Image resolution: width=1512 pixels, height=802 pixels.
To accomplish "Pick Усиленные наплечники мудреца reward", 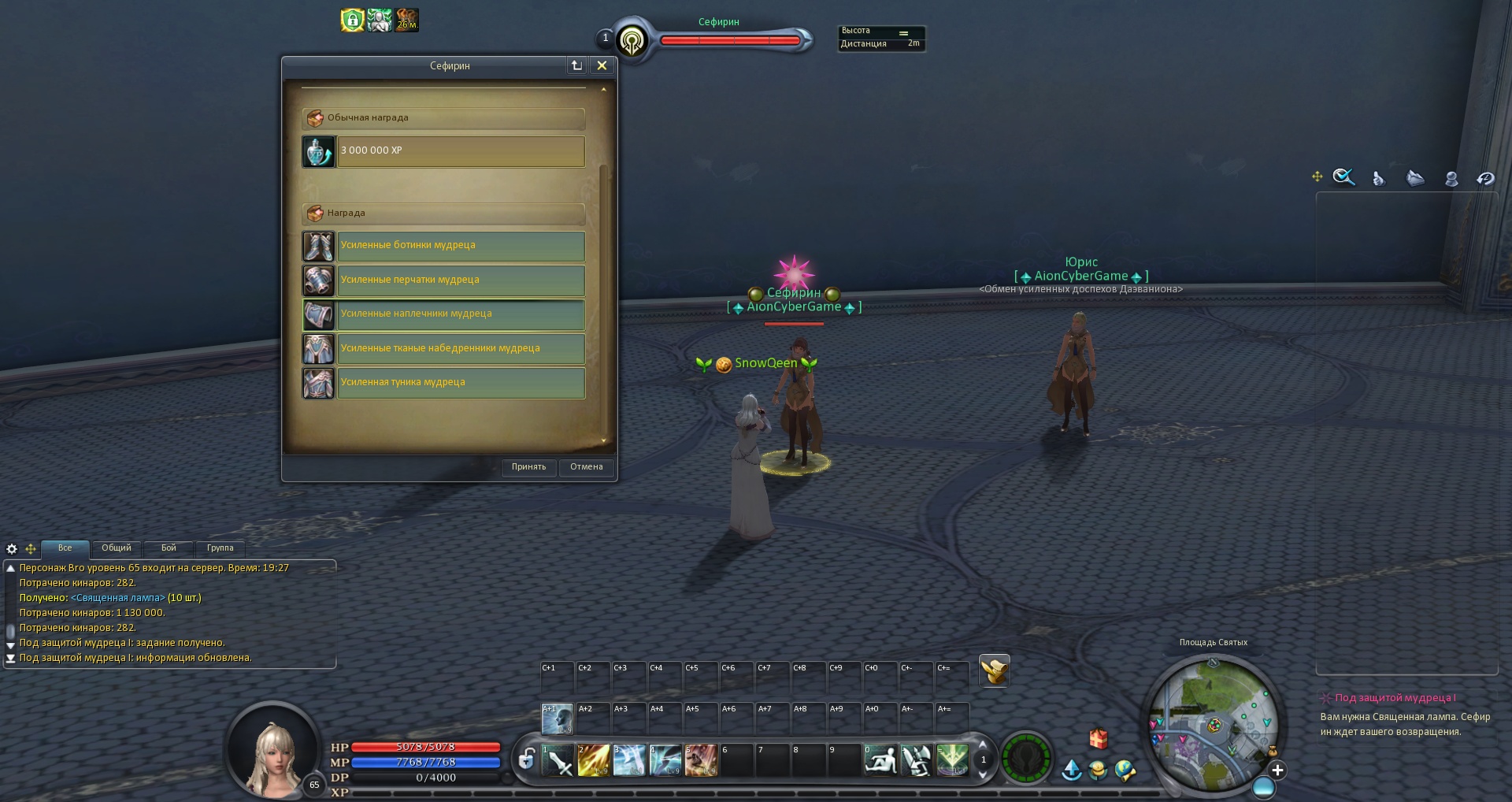I will click(461, 314).
